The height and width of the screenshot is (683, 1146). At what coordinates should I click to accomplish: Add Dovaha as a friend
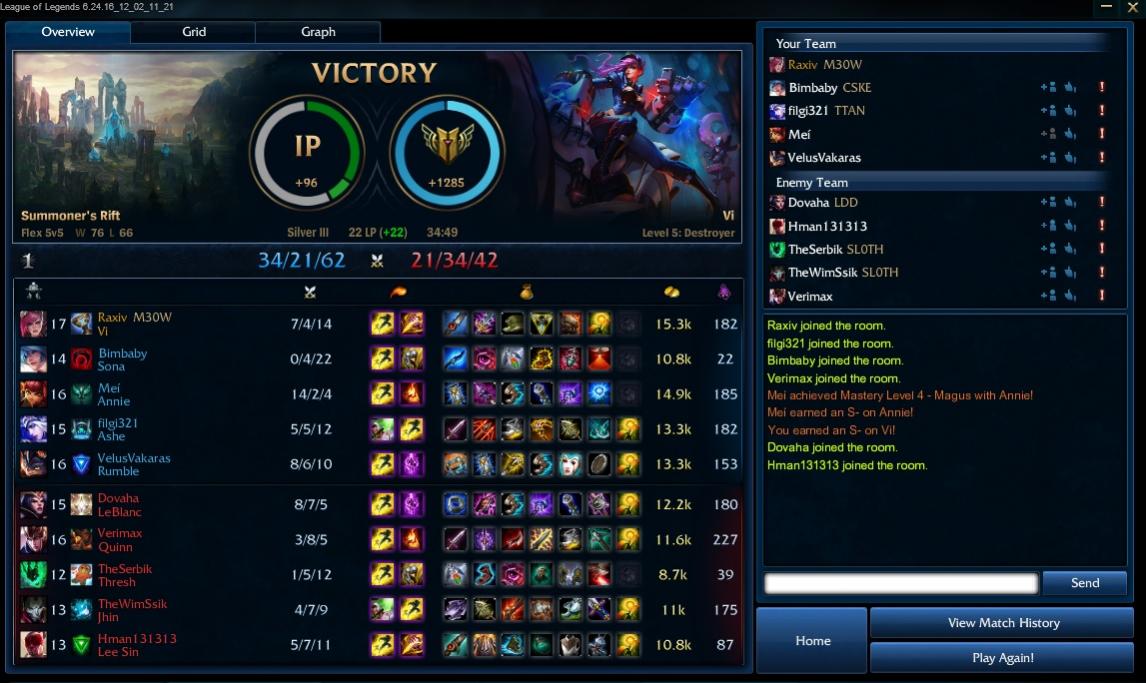click(x=1048, y=203)
